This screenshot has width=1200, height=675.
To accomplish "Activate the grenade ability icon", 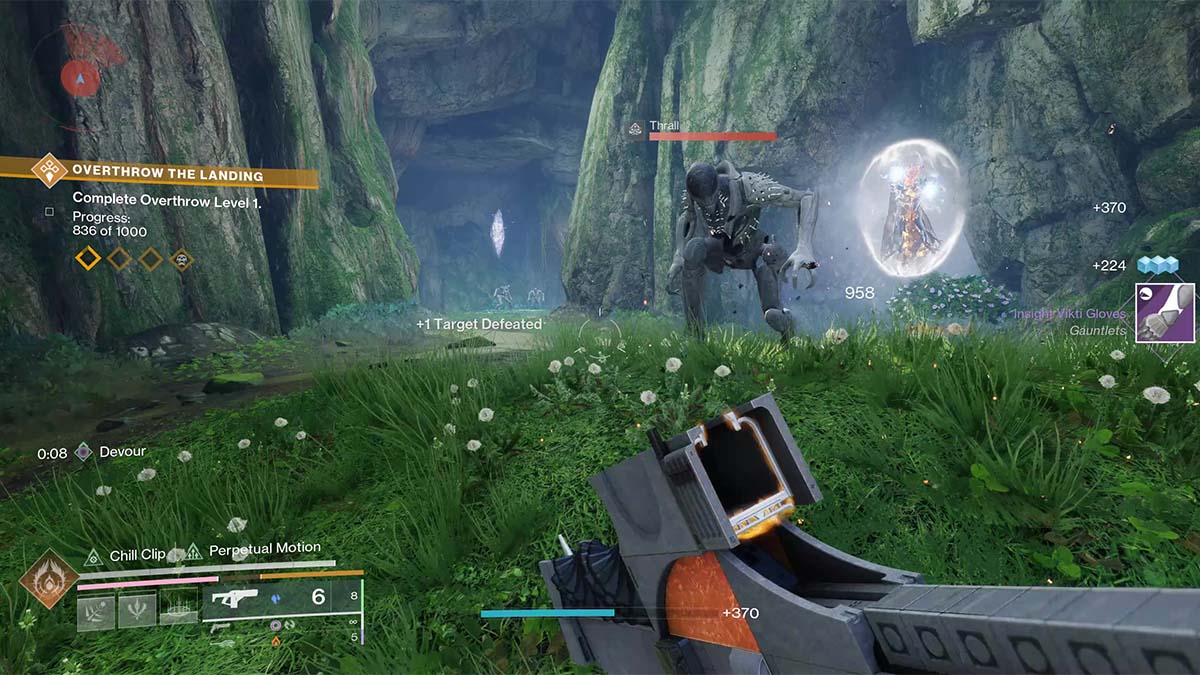I will [x=96, y=611].
